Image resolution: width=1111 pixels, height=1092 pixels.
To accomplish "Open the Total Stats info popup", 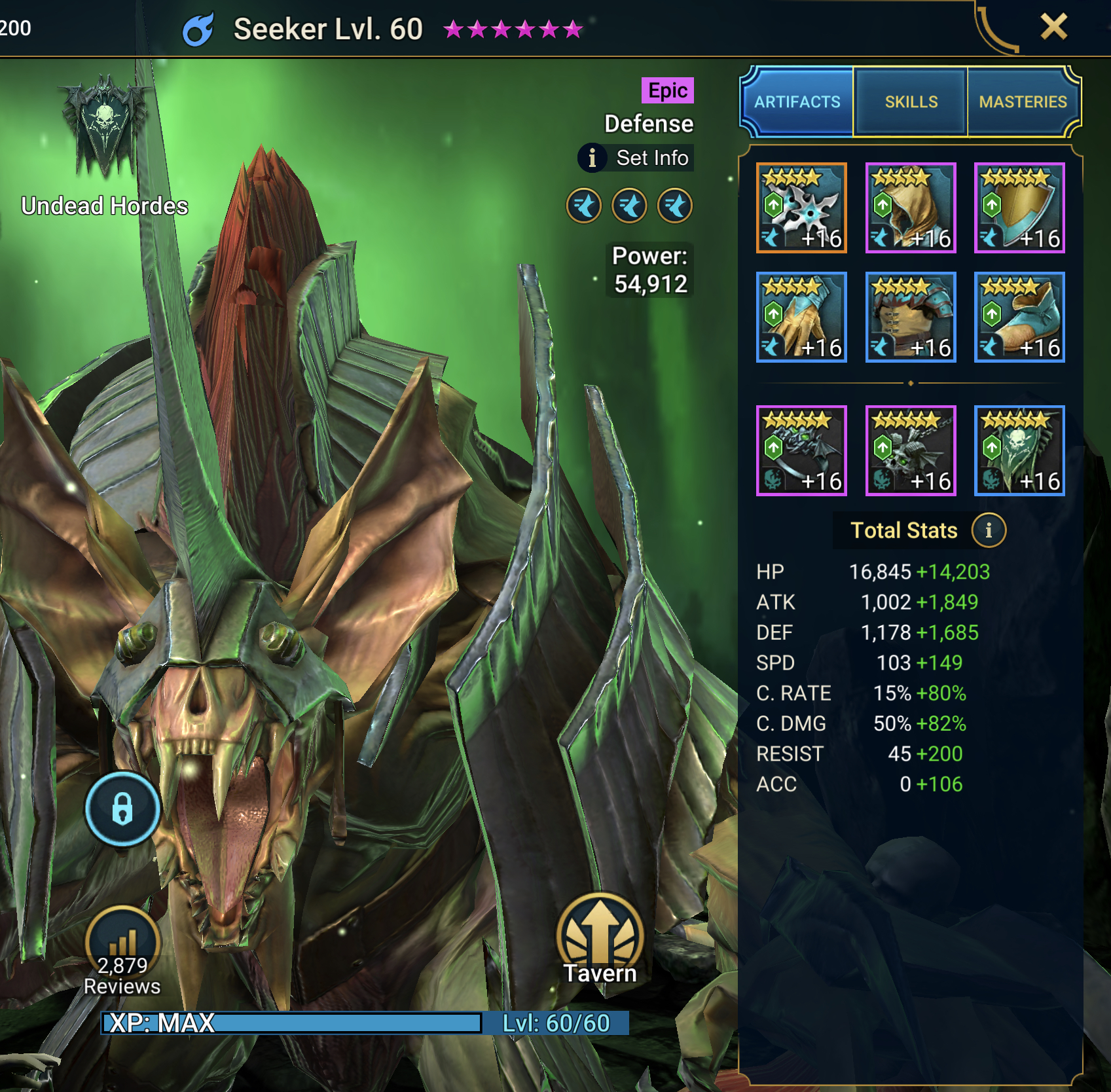I will point(990,531).
